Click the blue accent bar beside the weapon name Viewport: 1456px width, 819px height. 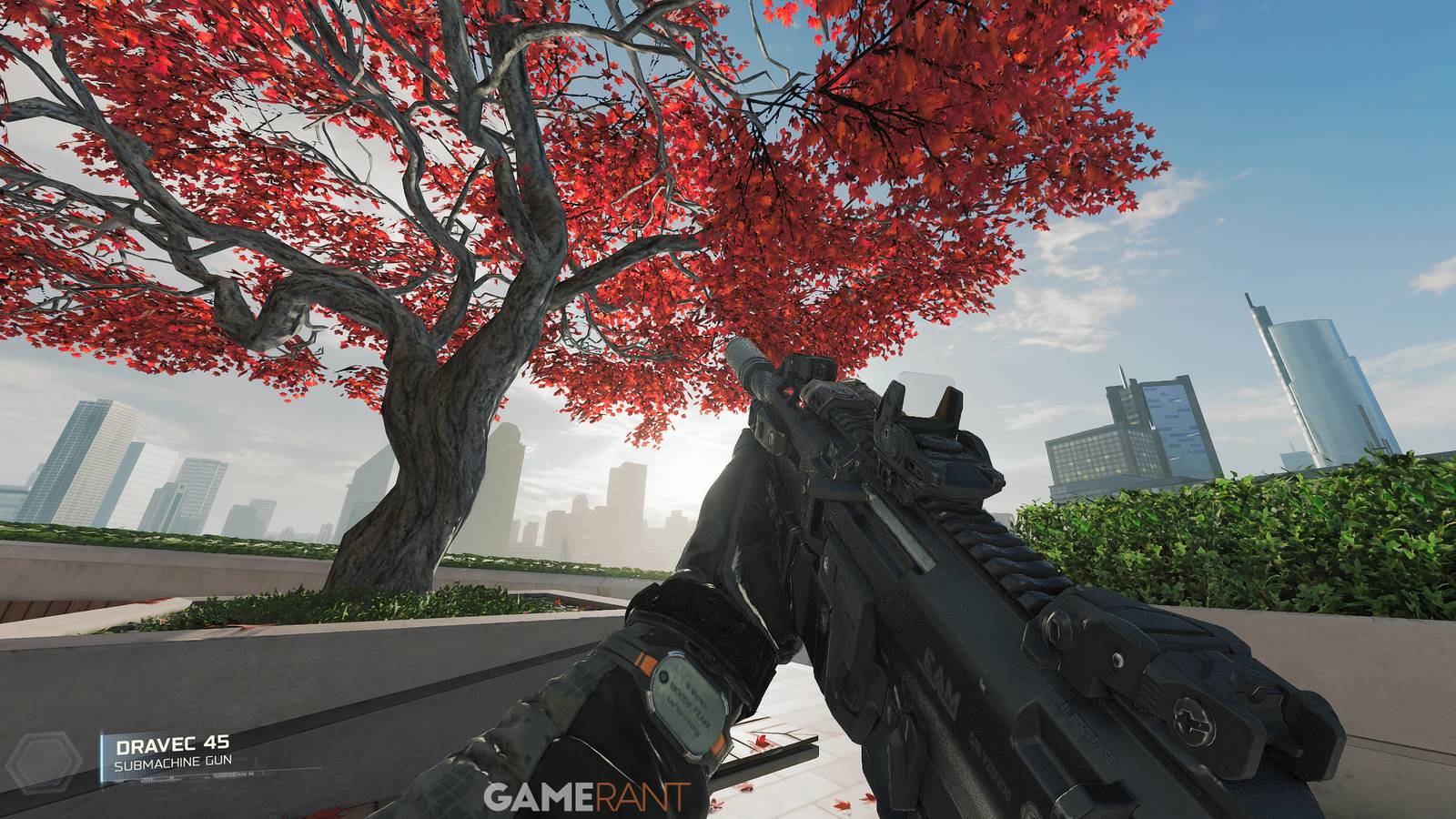click(102, 755)
